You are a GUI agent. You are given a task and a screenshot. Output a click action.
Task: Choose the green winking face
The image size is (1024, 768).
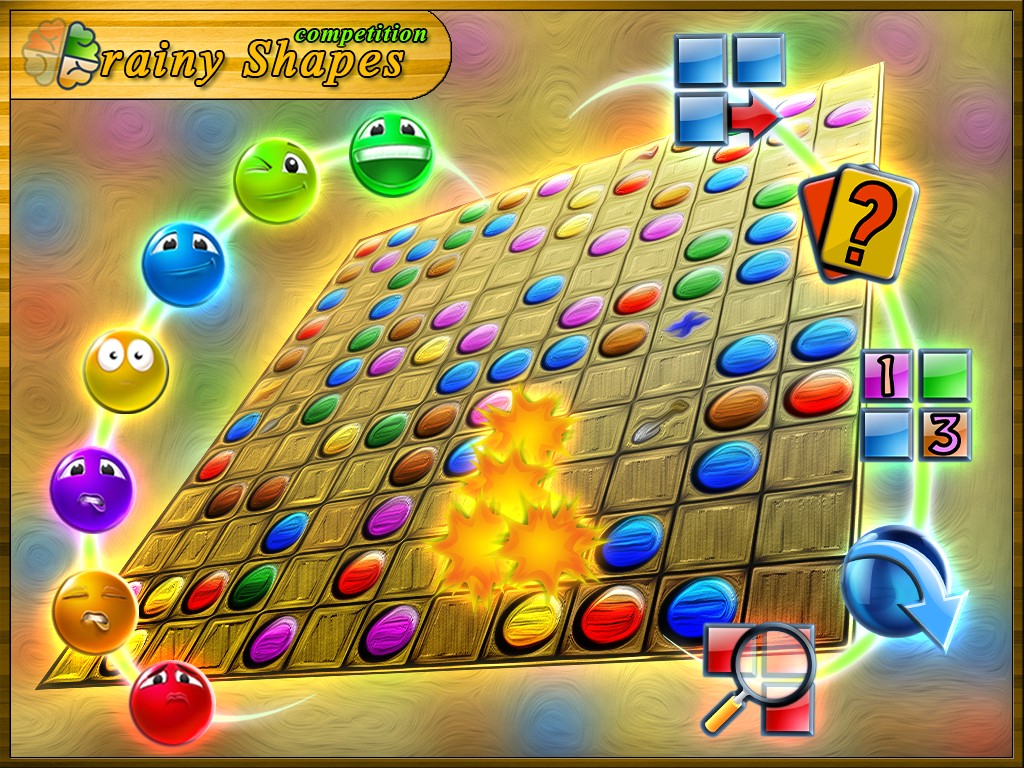[275, 180]
